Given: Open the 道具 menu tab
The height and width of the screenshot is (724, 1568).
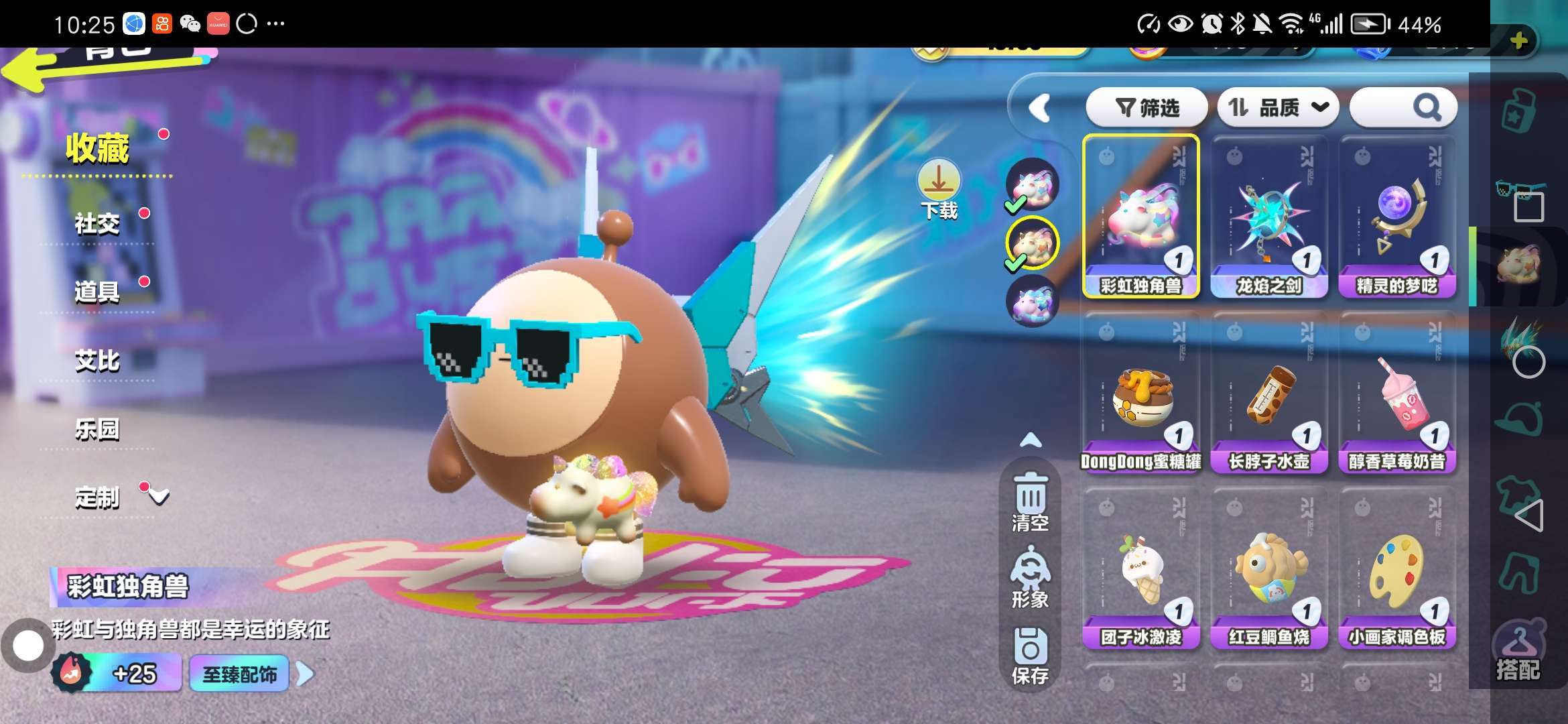Looking at the screenshot, I should pyautogui.click(x=97, y=292).
